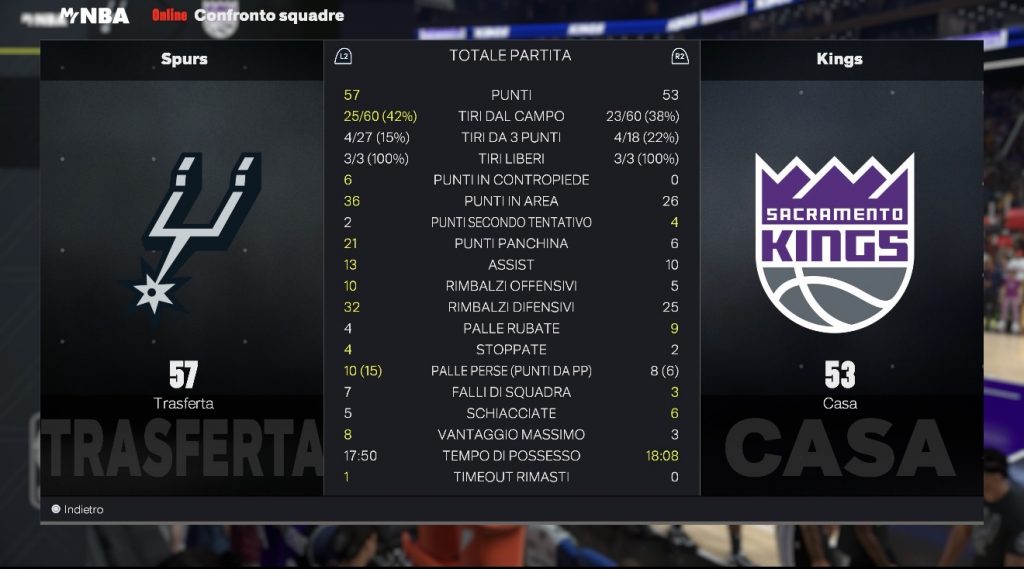Viewport: 1024px width, 569px height.
Task: Choose the Spurs away team panel
Action: (183, 268)
